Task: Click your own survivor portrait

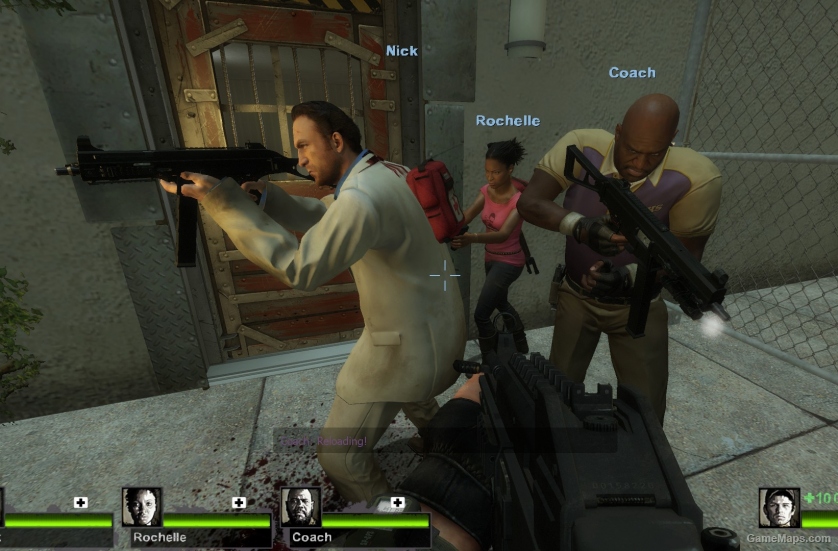Action: pyautogui.click(x=779, y=507)
